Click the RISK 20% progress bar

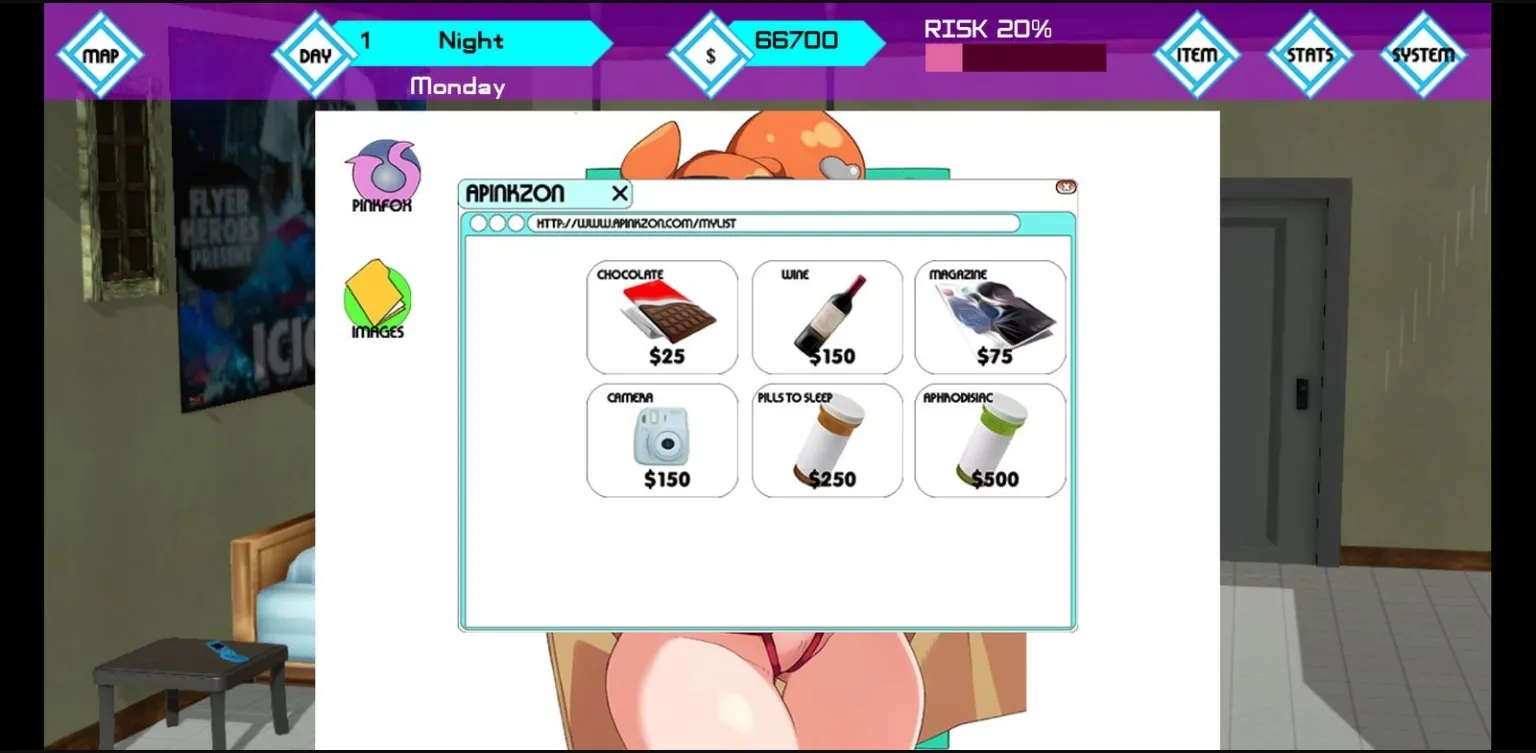(x=1015, y=58)
